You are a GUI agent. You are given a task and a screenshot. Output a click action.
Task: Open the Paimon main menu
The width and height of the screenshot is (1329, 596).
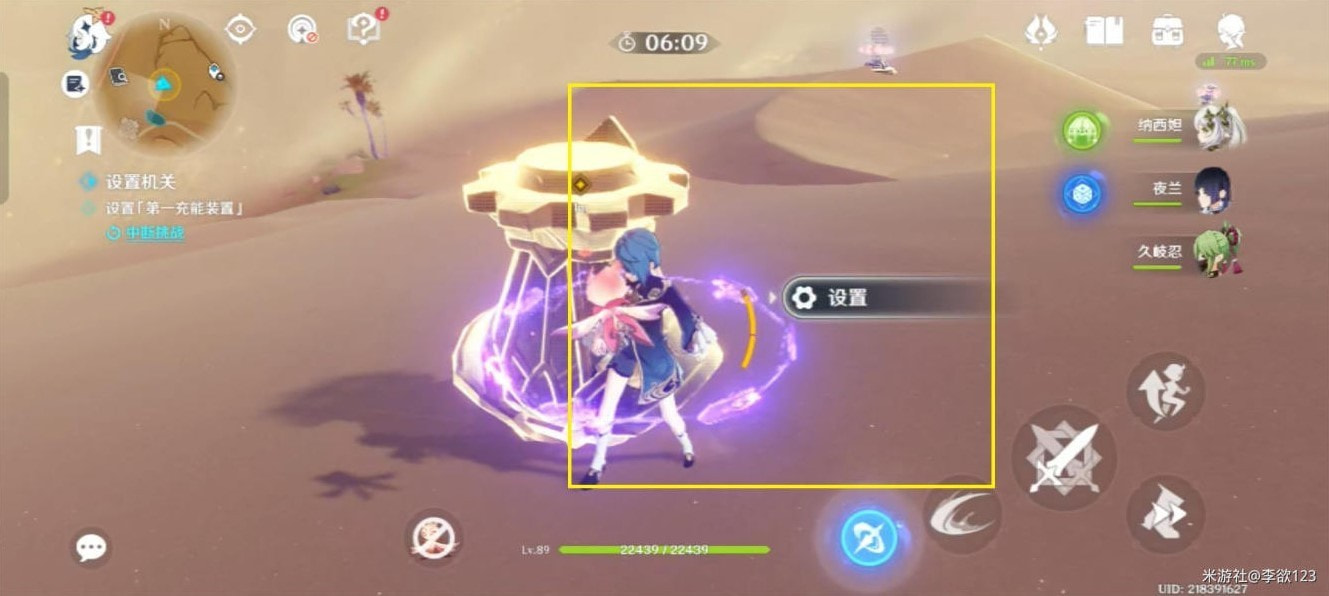[88, 32]
